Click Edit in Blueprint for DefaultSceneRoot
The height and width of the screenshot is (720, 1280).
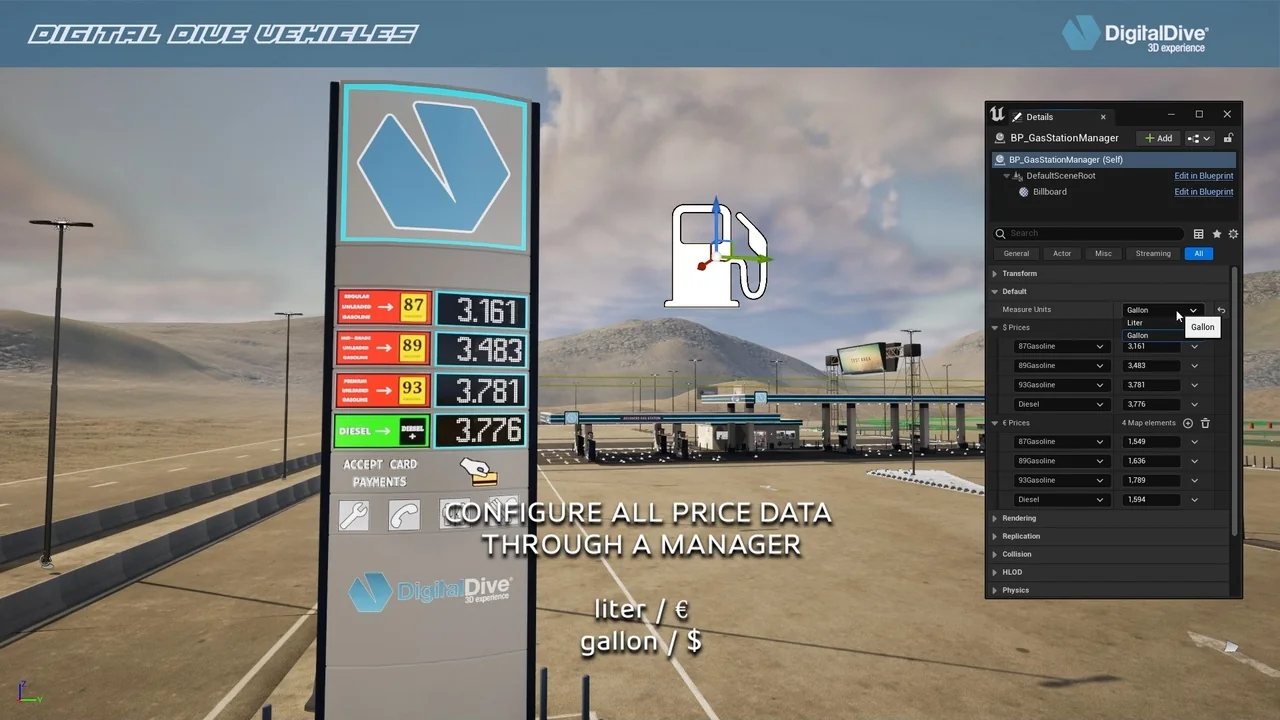point(1203,176)
